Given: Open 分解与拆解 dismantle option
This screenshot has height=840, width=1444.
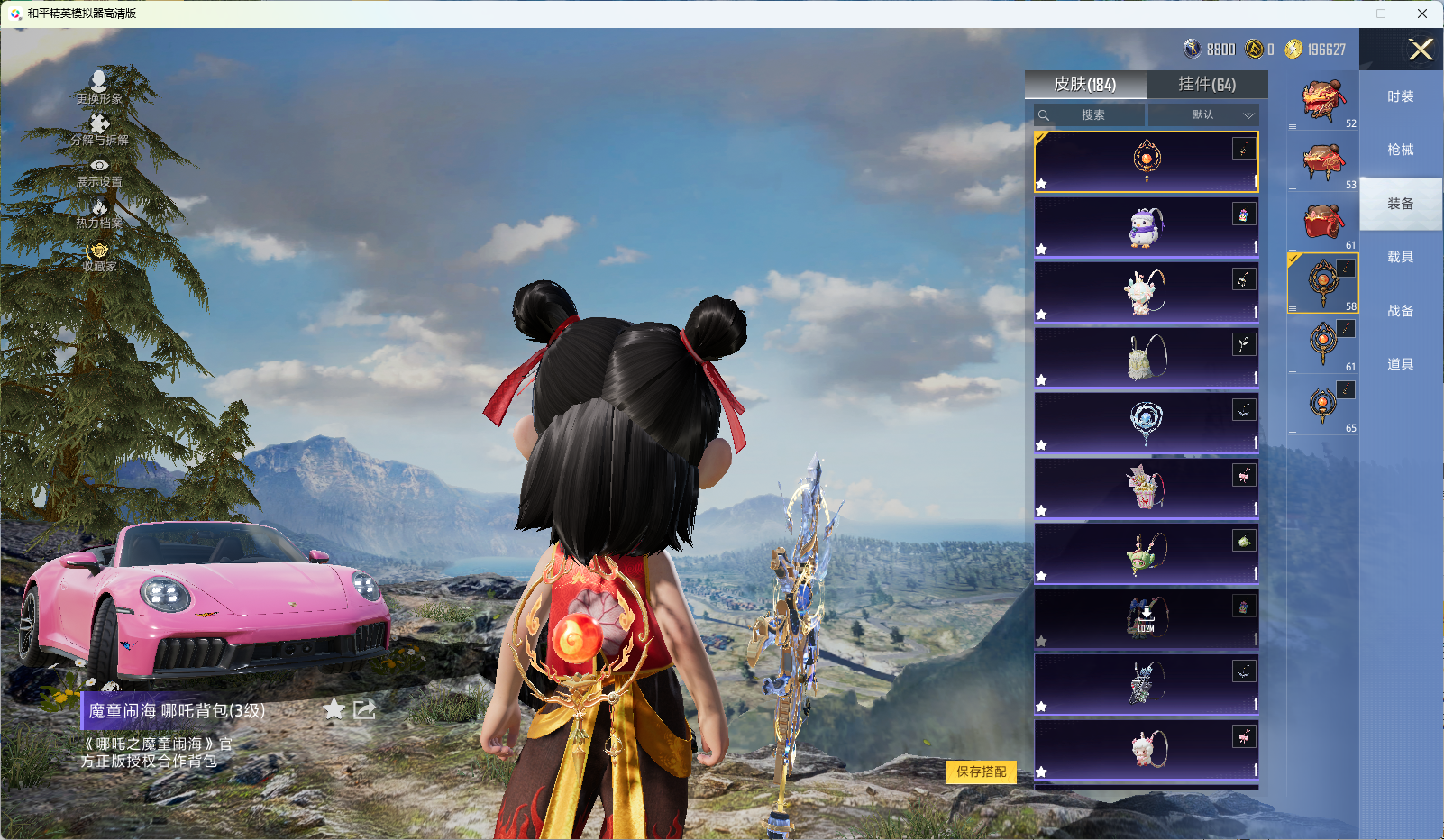Looking at the screenshot, I should click(99, 130).
